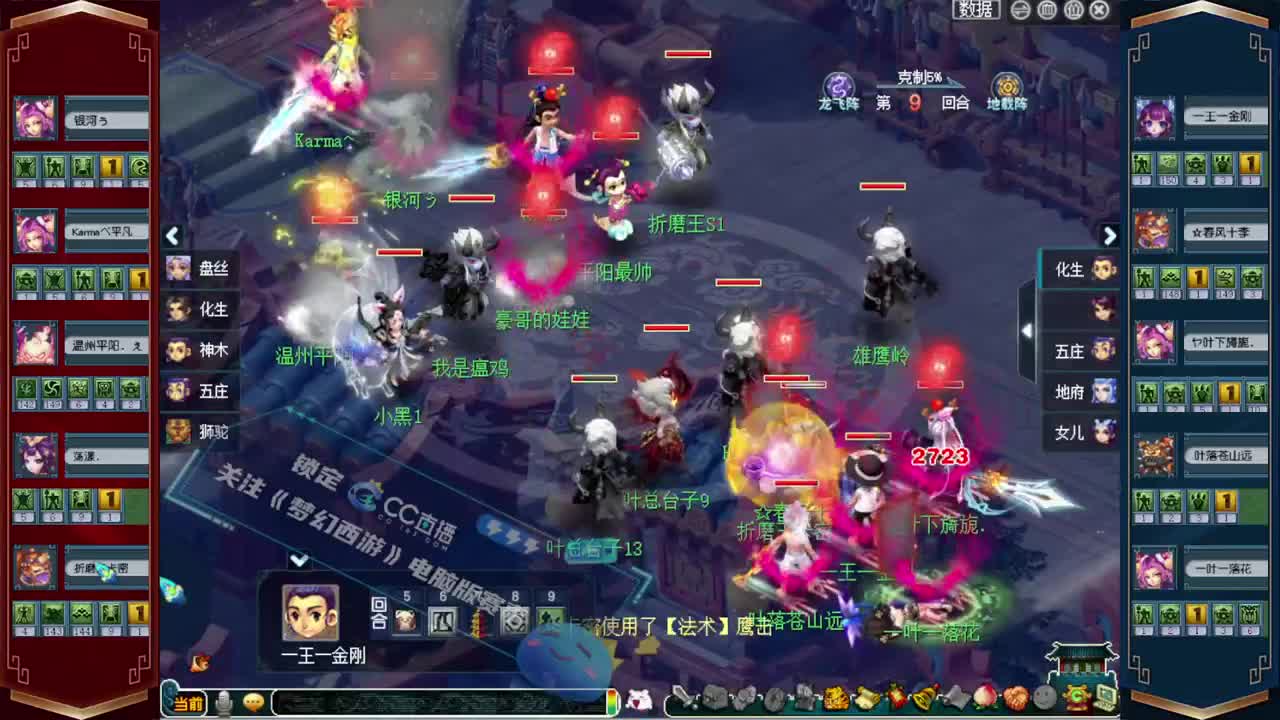Adjust the rainbow volume bar beside the chat input
Screen dimensions: 1280x720
[x=612, y=700]
